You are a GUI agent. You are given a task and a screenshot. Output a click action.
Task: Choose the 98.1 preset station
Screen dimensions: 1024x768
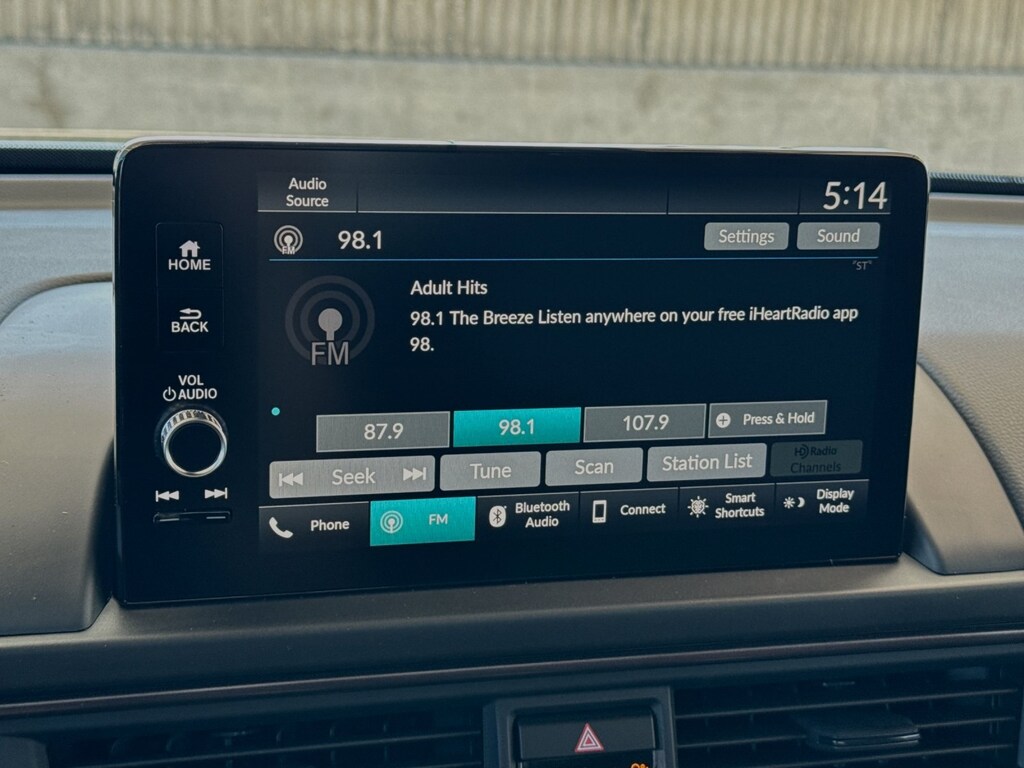coord(517,427)
